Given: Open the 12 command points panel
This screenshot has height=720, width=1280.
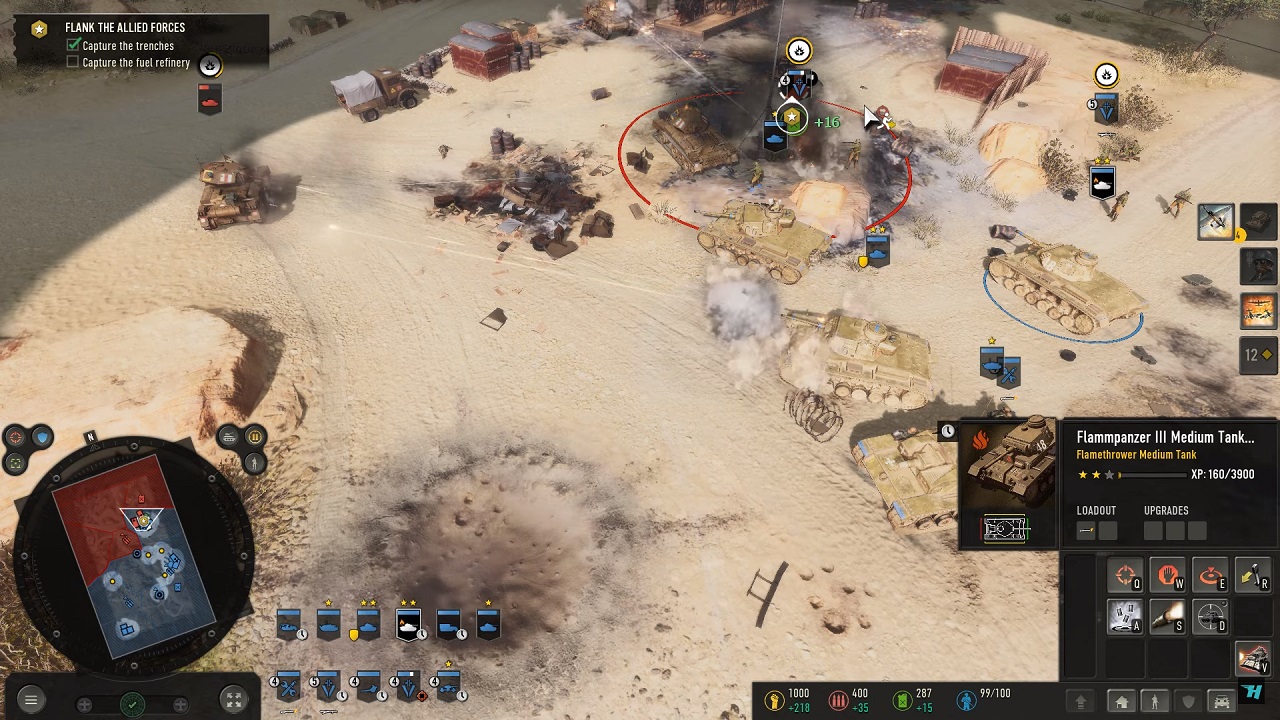Looking at the screenshot, I should tap(1258, 355).
